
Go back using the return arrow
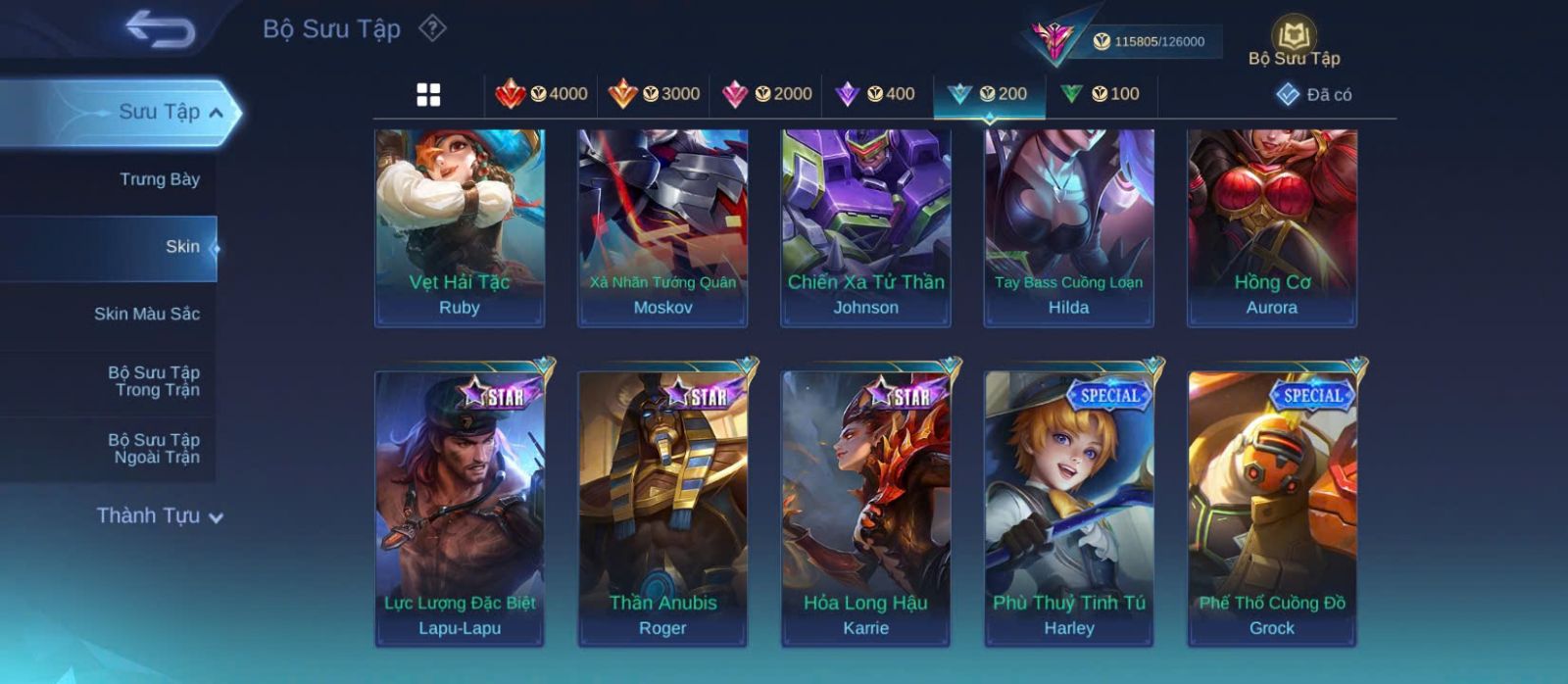161,29
